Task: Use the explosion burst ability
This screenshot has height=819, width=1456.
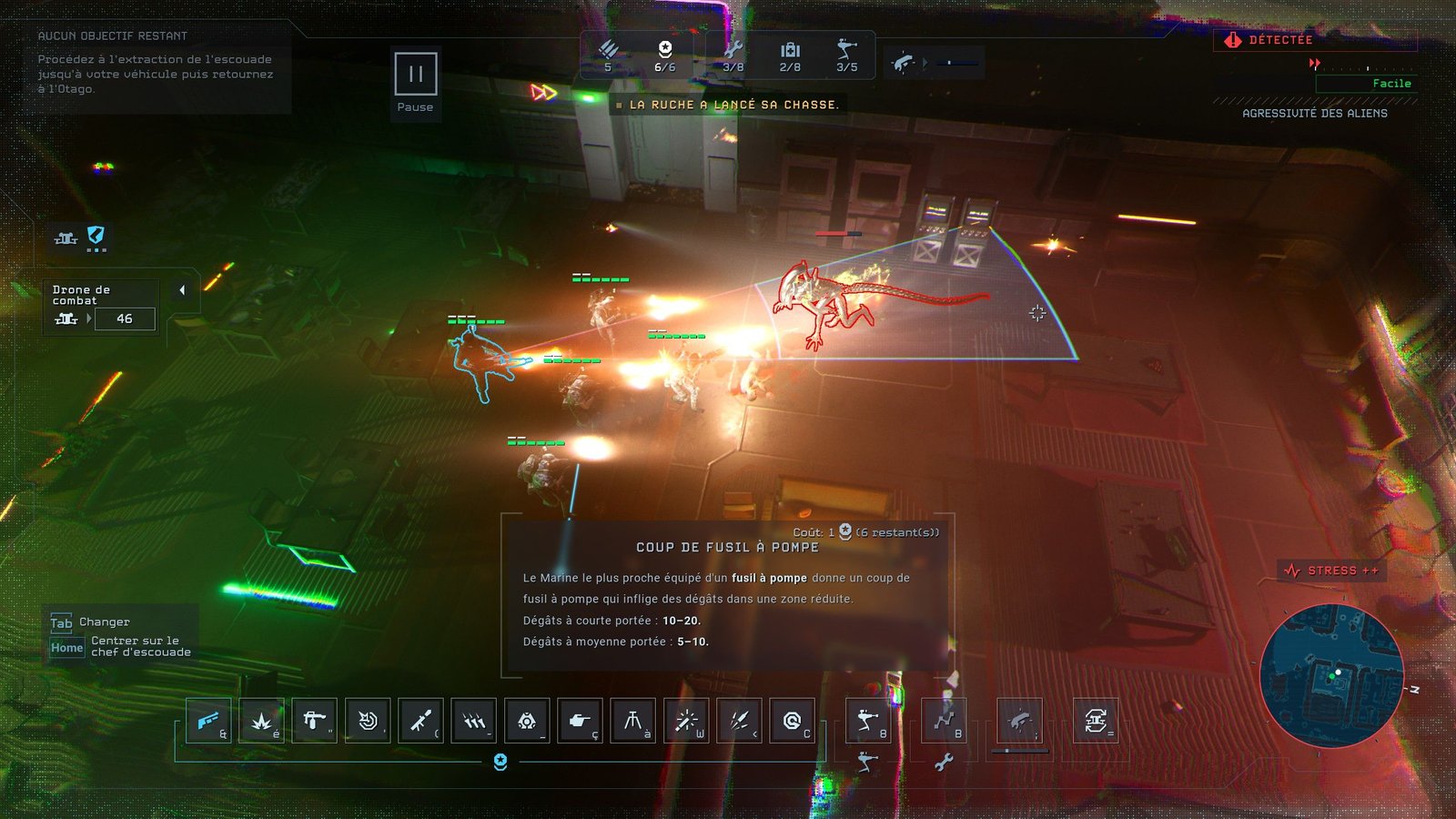Action: (x=262, y=721)
